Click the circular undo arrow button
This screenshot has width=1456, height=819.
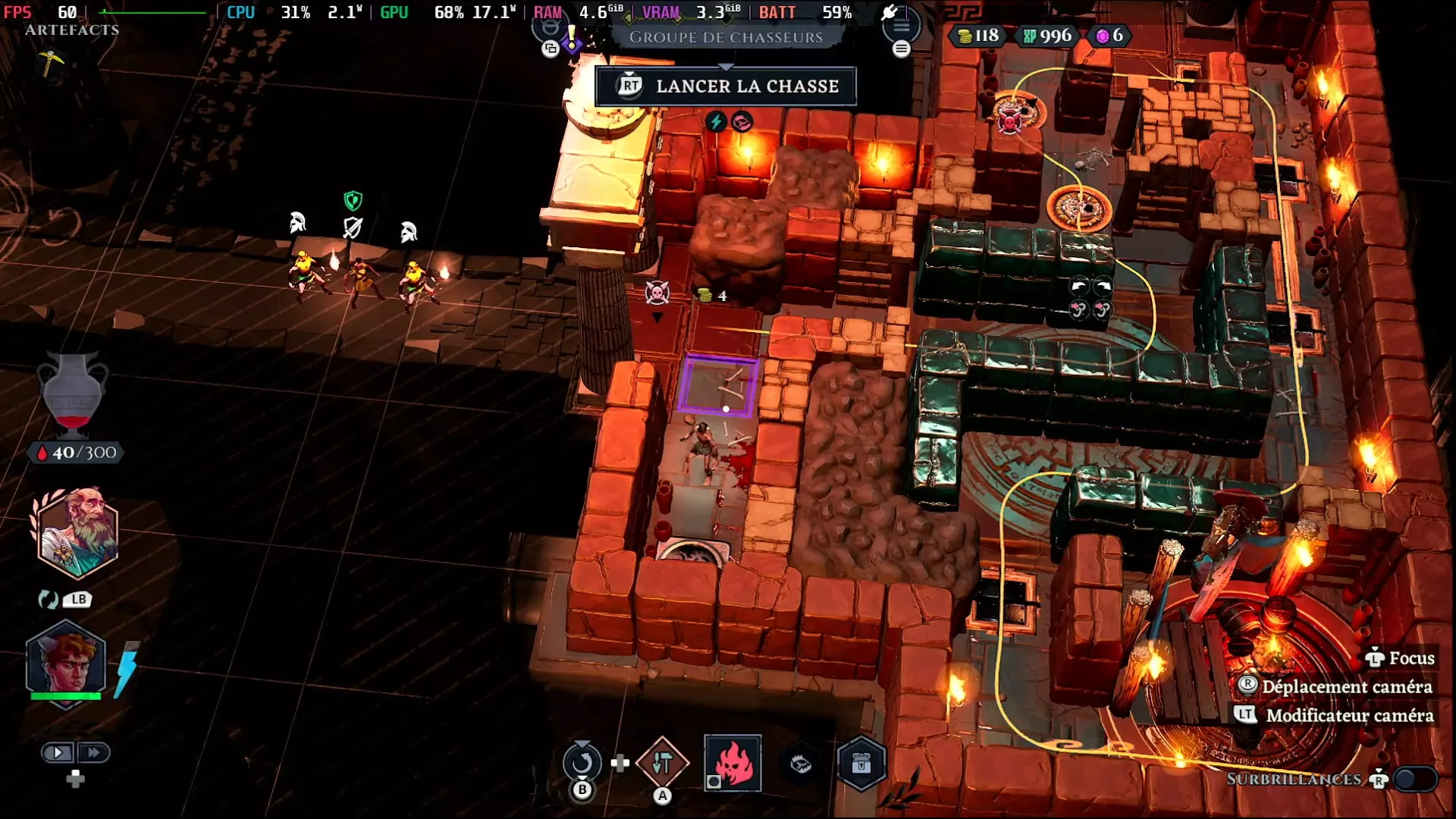pyautogui.click(x=582, y=762)
